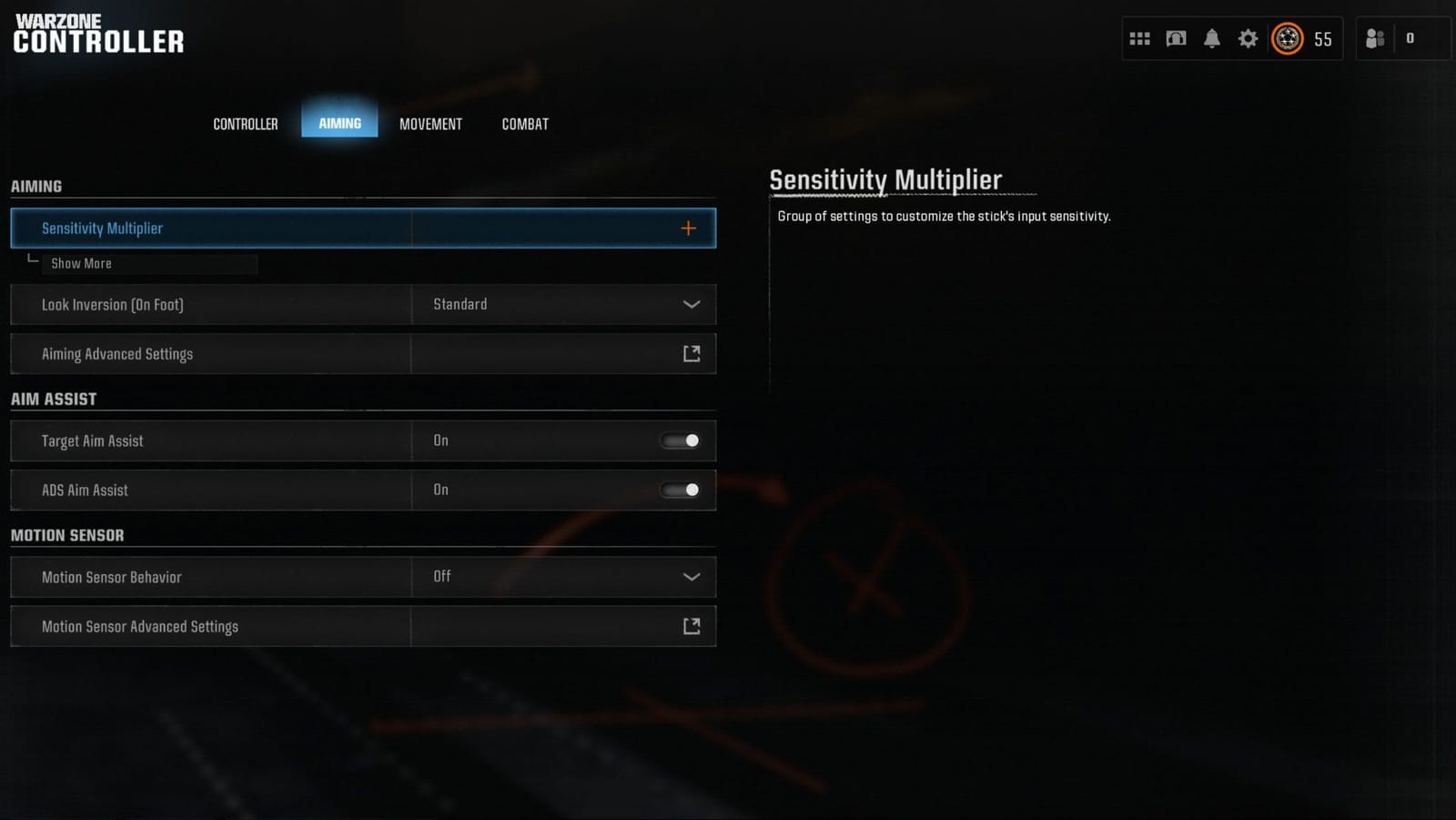Open the Look Inversion dropdown
The width and height of the screenshot is (1456, 820).
691,304
